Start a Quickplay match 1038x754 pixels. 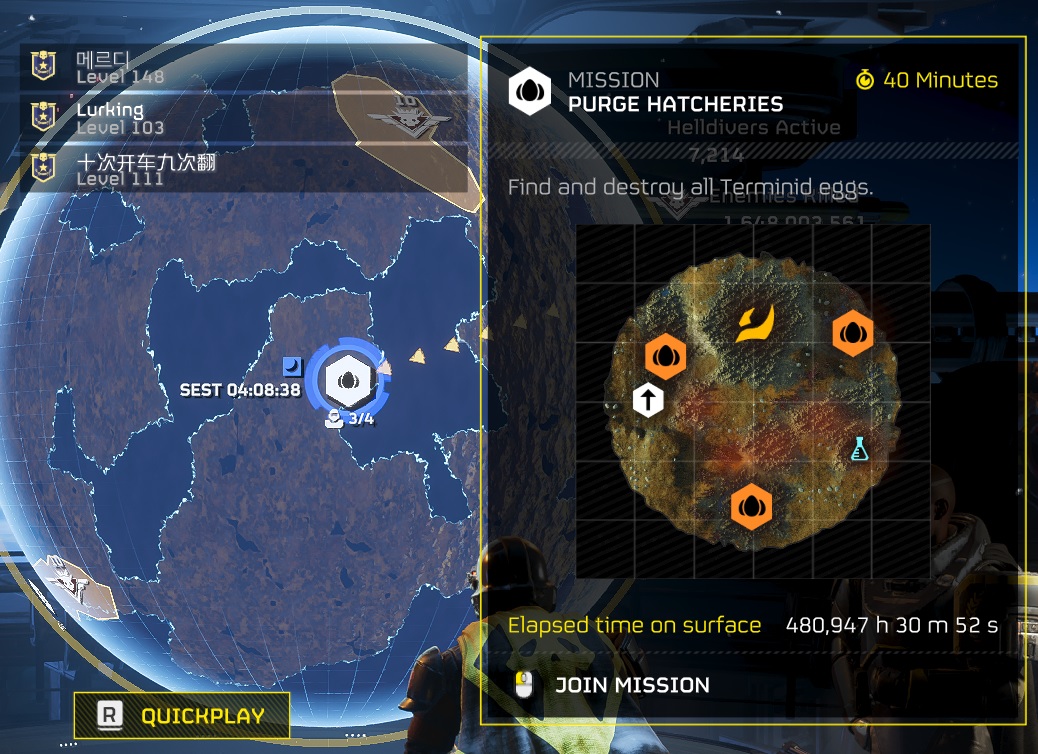click(182, 715)
